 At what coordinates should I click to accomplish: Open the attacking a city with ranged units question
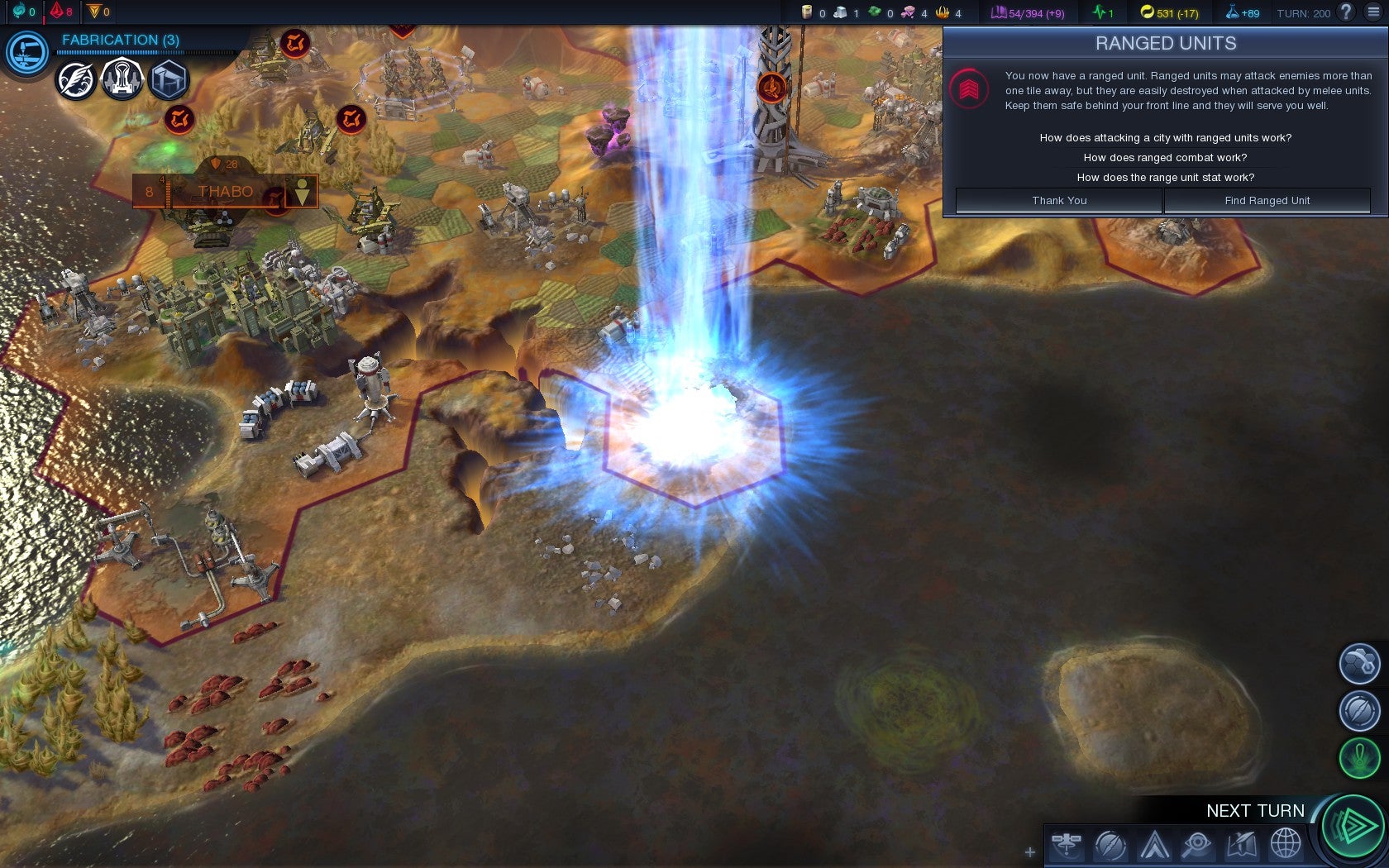click(x=1165, y=138)
